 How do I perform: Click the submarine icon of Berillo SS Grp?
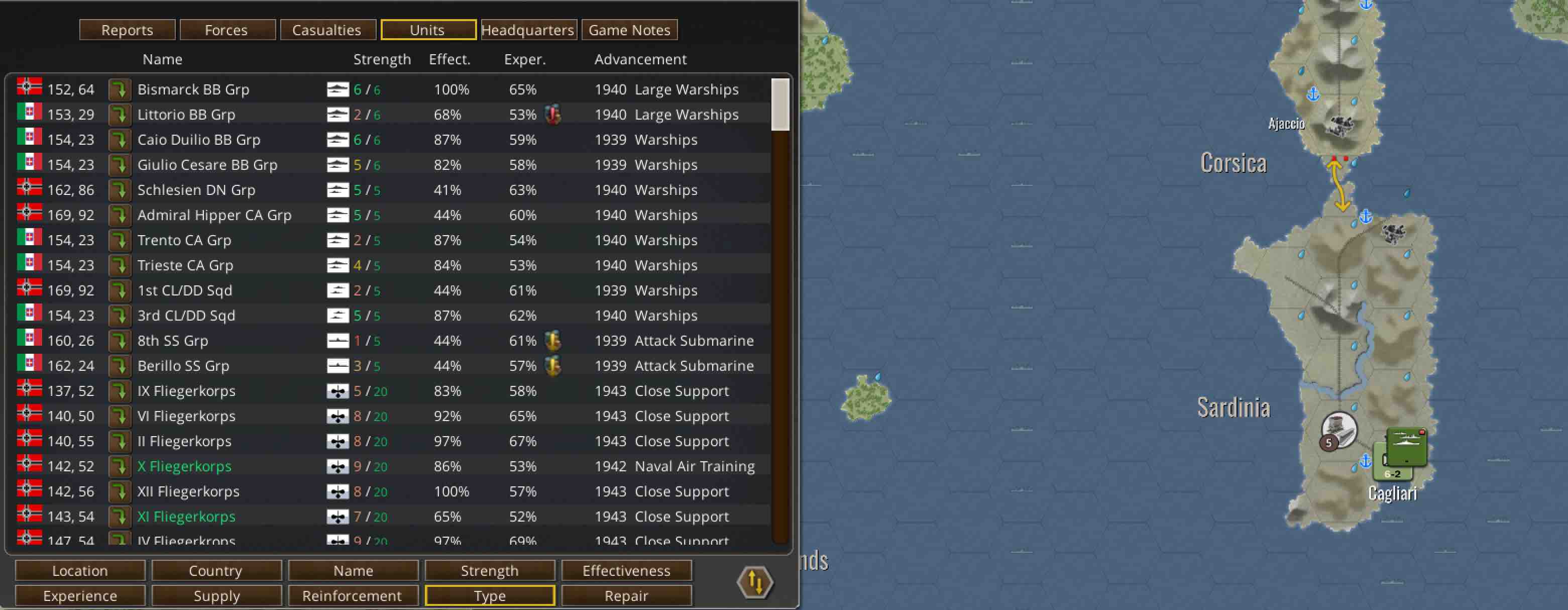(337, 365)
